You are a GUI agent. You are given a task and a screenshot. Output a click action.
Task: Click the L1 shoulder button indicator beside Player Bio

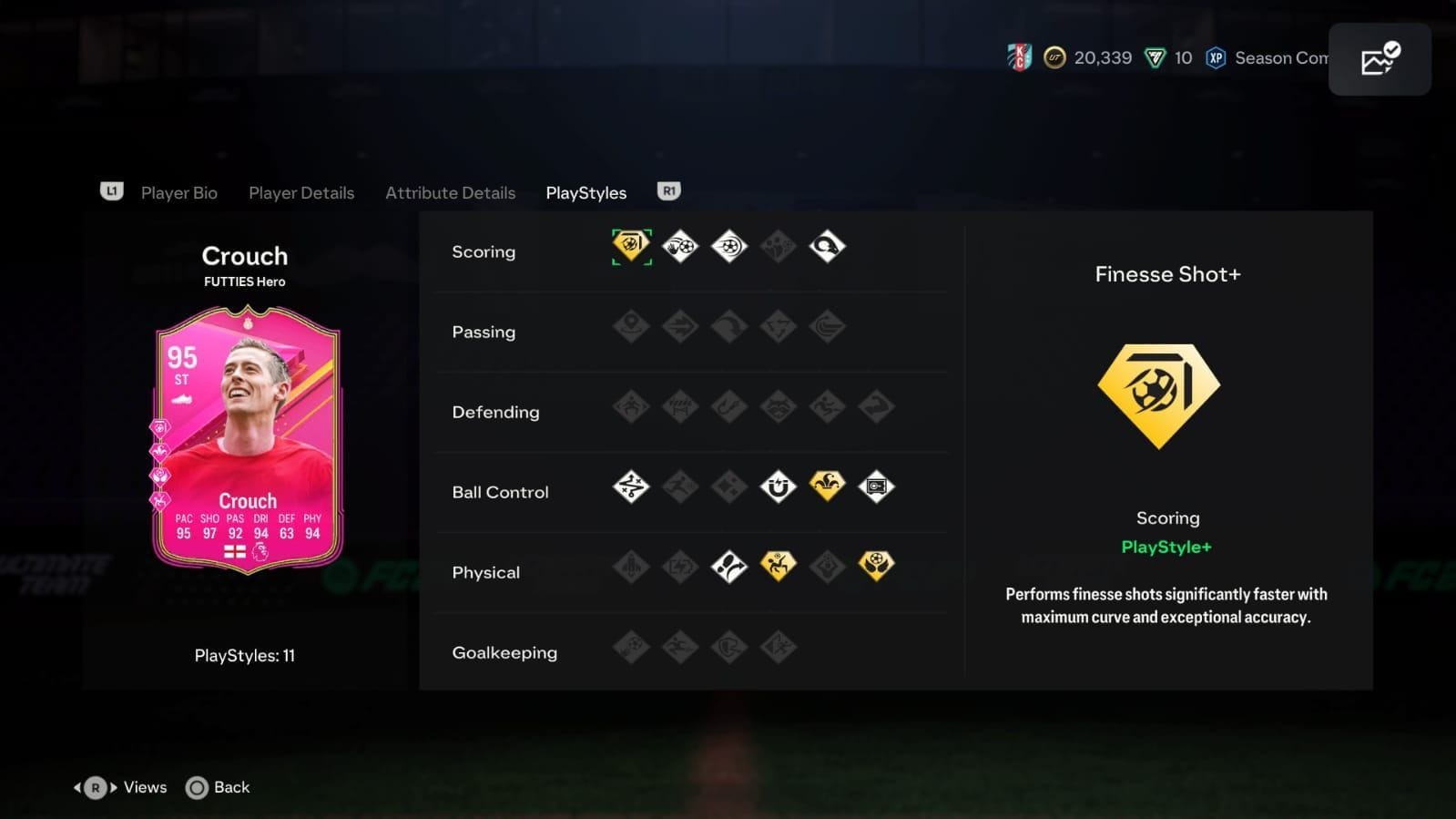tap(111, 191)
